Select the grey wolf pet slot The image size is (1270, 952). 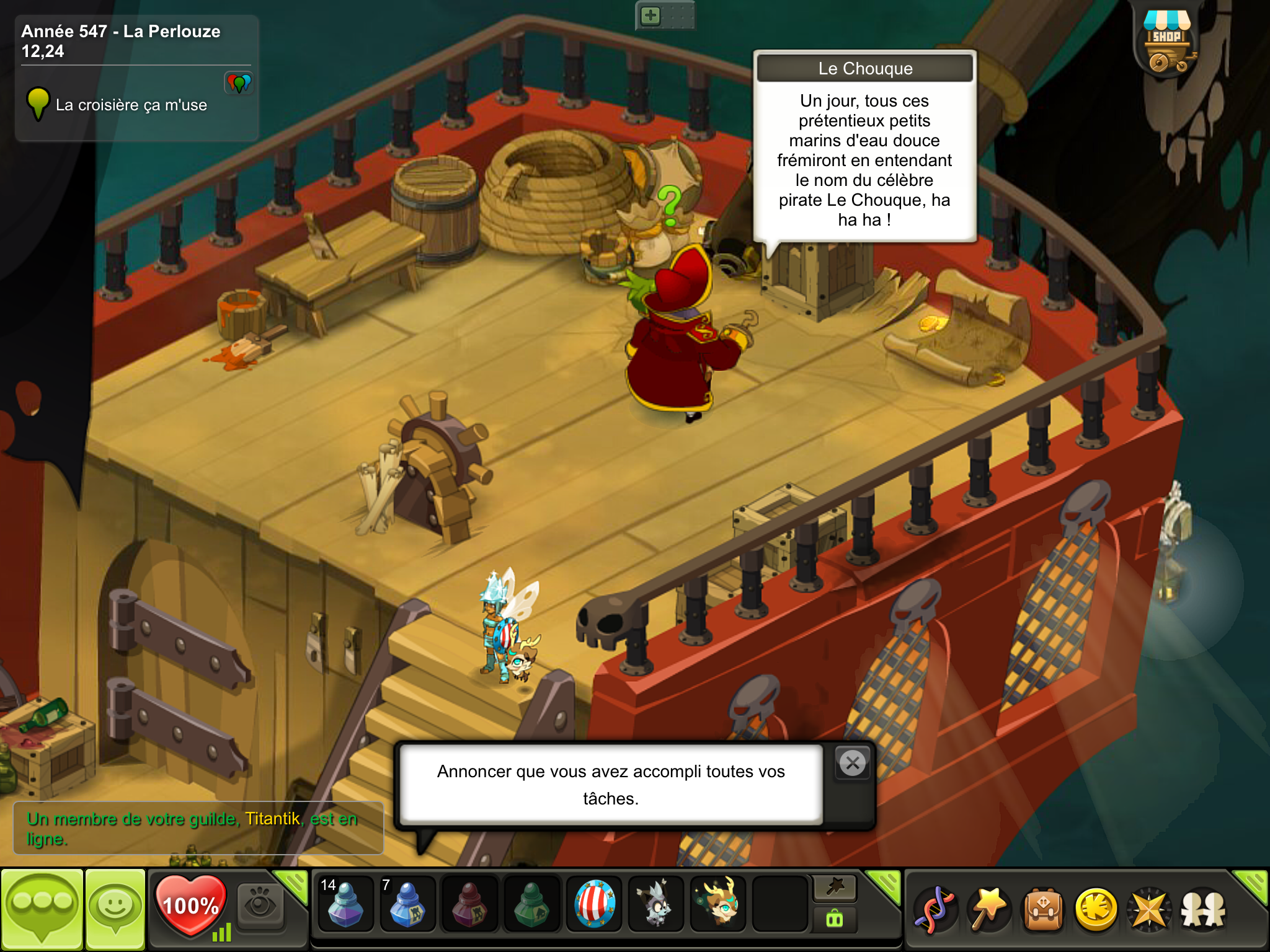click(655, 905)
